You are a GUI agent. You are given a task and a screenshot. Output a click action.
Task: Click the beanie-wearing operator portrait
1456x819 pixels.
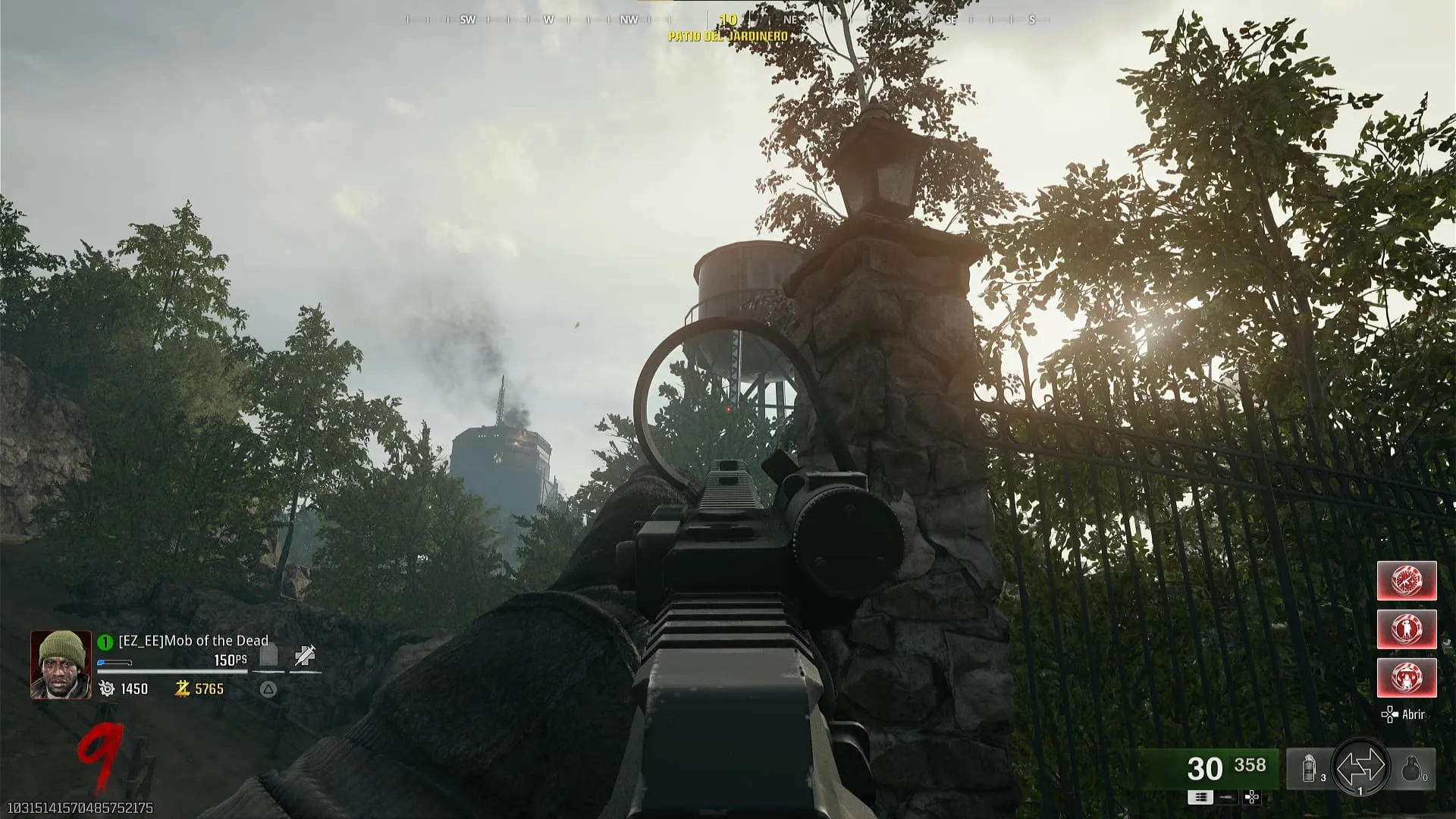pos(61,664)
